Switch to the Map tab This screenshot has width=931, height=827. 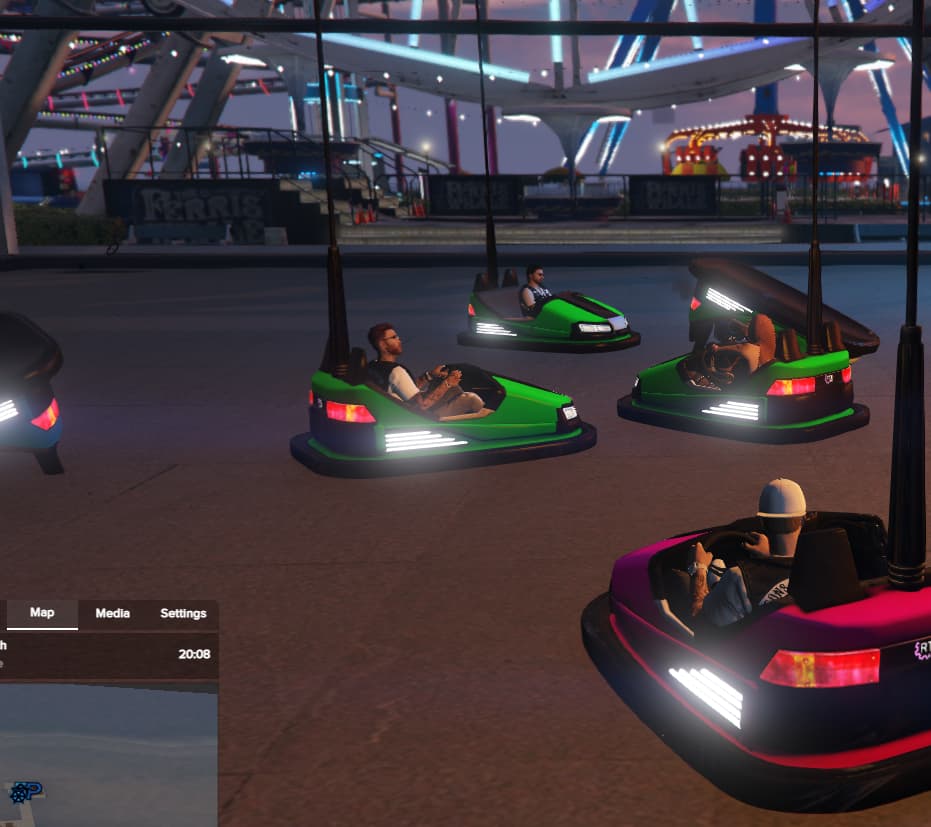42,613
